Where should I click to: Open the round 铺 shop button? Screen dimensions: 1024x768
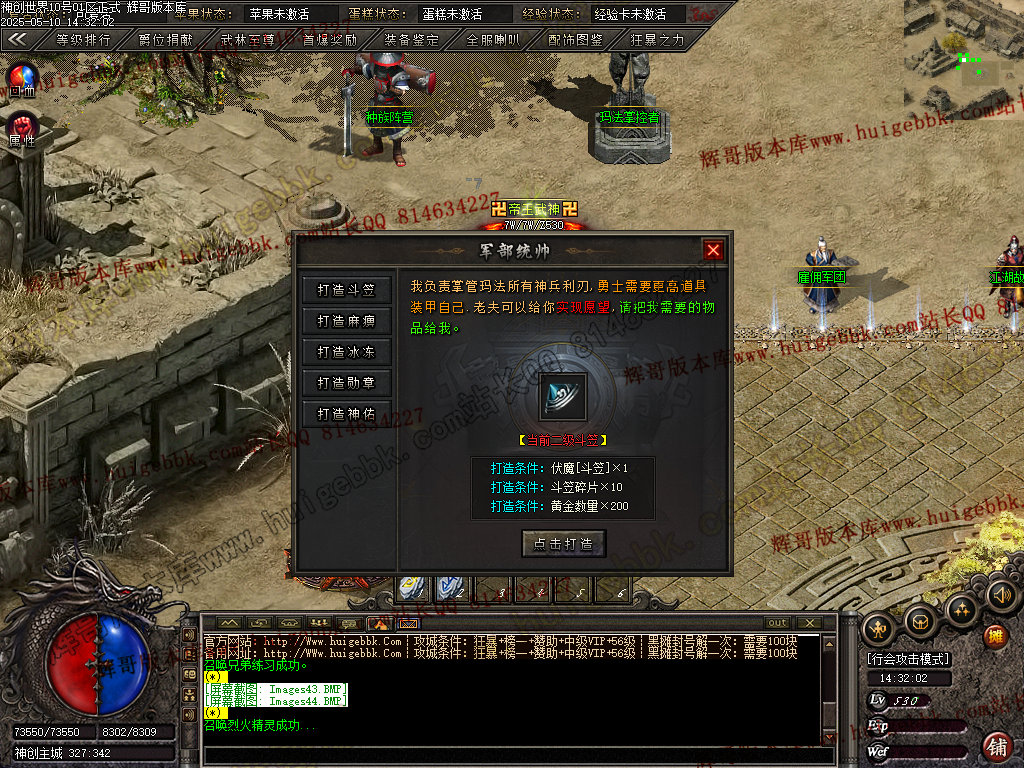[996, 746]
